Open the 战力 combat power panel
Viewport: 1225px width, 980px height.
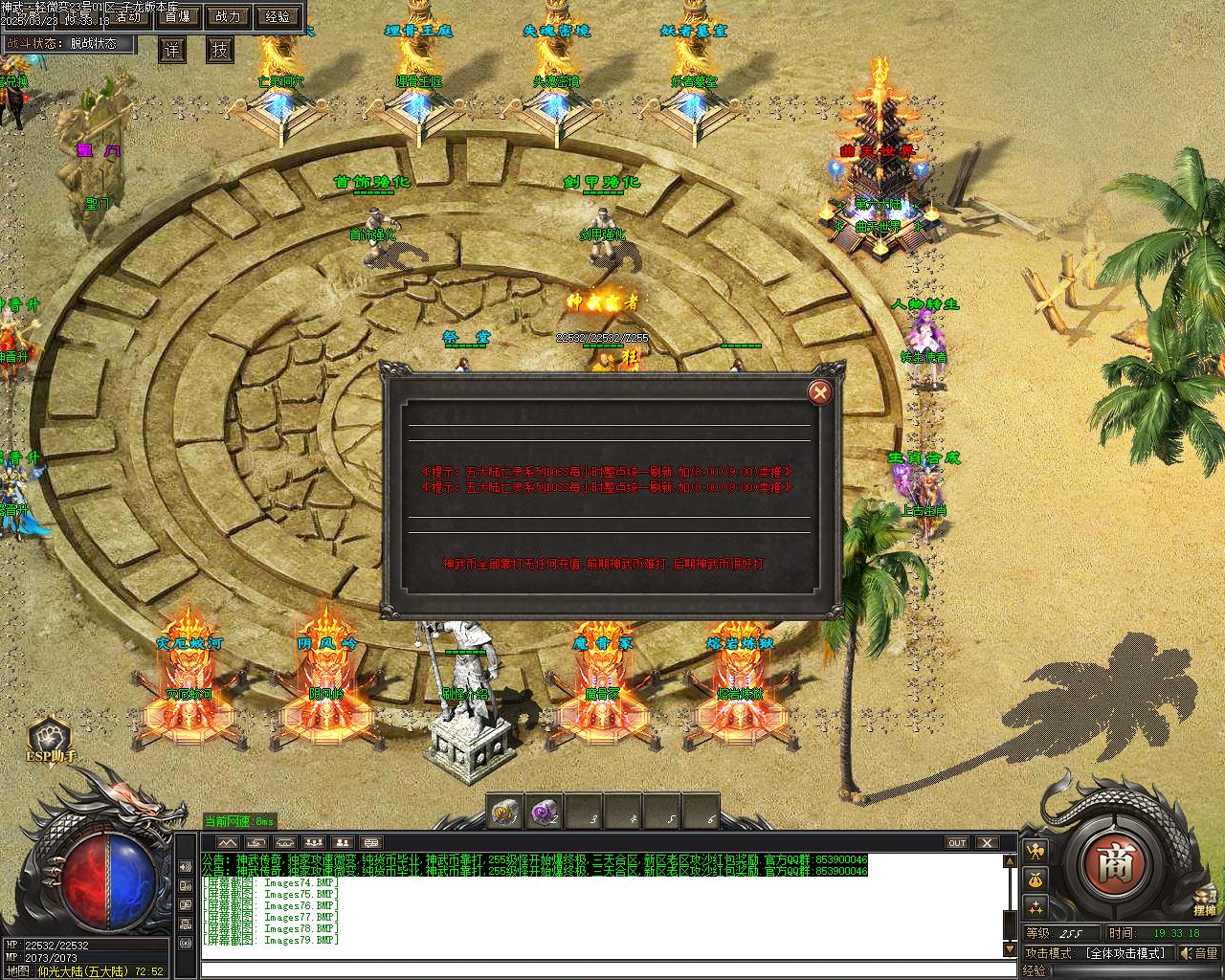[x=228, y=16]
